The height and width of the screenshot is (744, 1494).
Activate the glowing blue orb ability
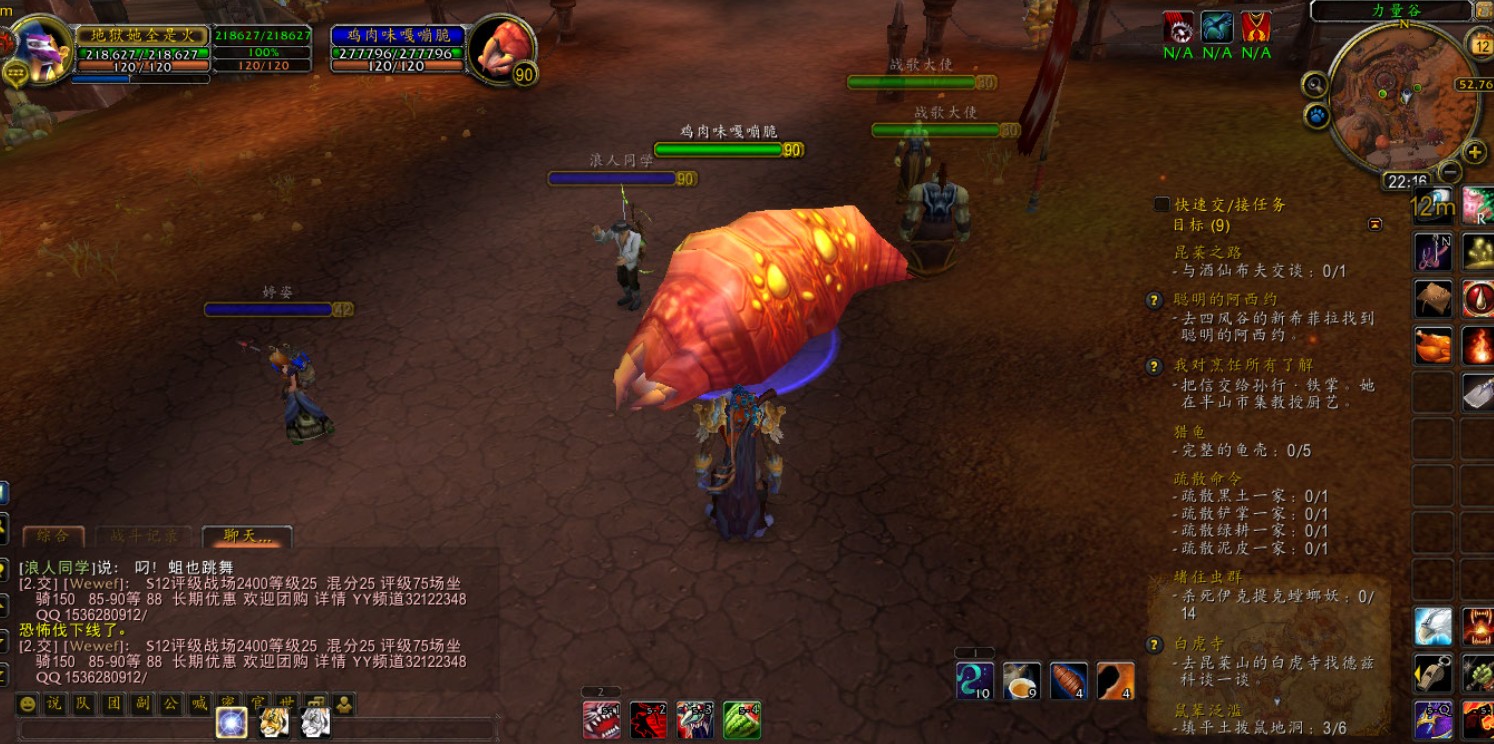(x=232, y=721)
